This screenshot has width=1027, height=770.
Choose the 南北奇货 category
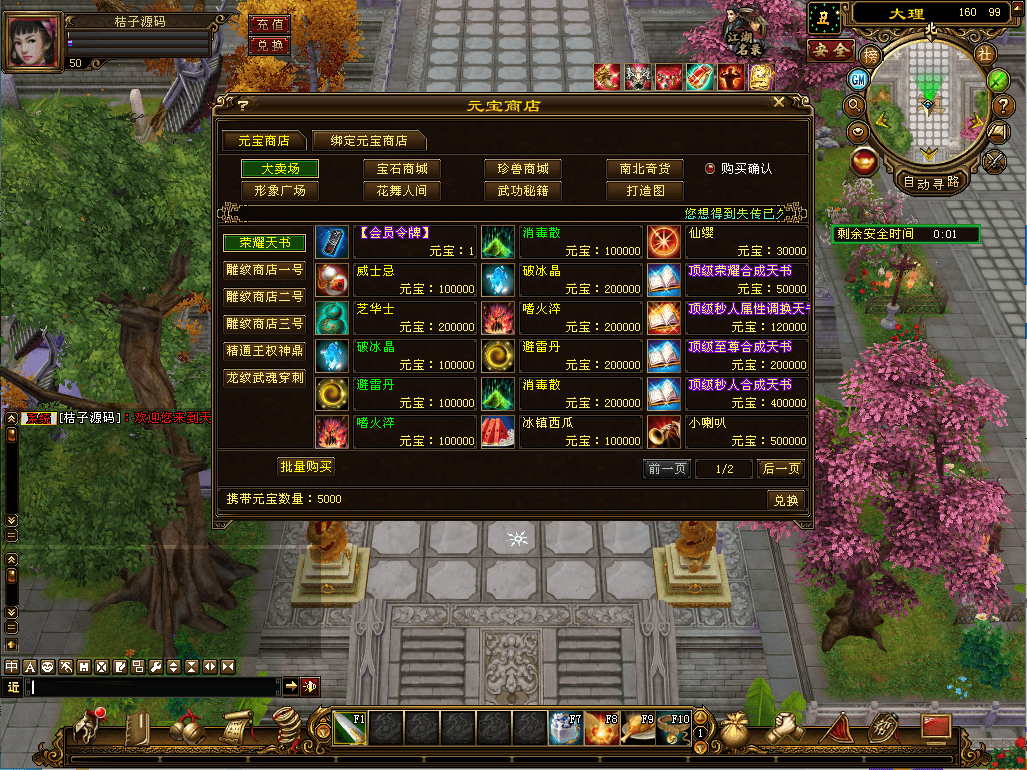(645, 169)
